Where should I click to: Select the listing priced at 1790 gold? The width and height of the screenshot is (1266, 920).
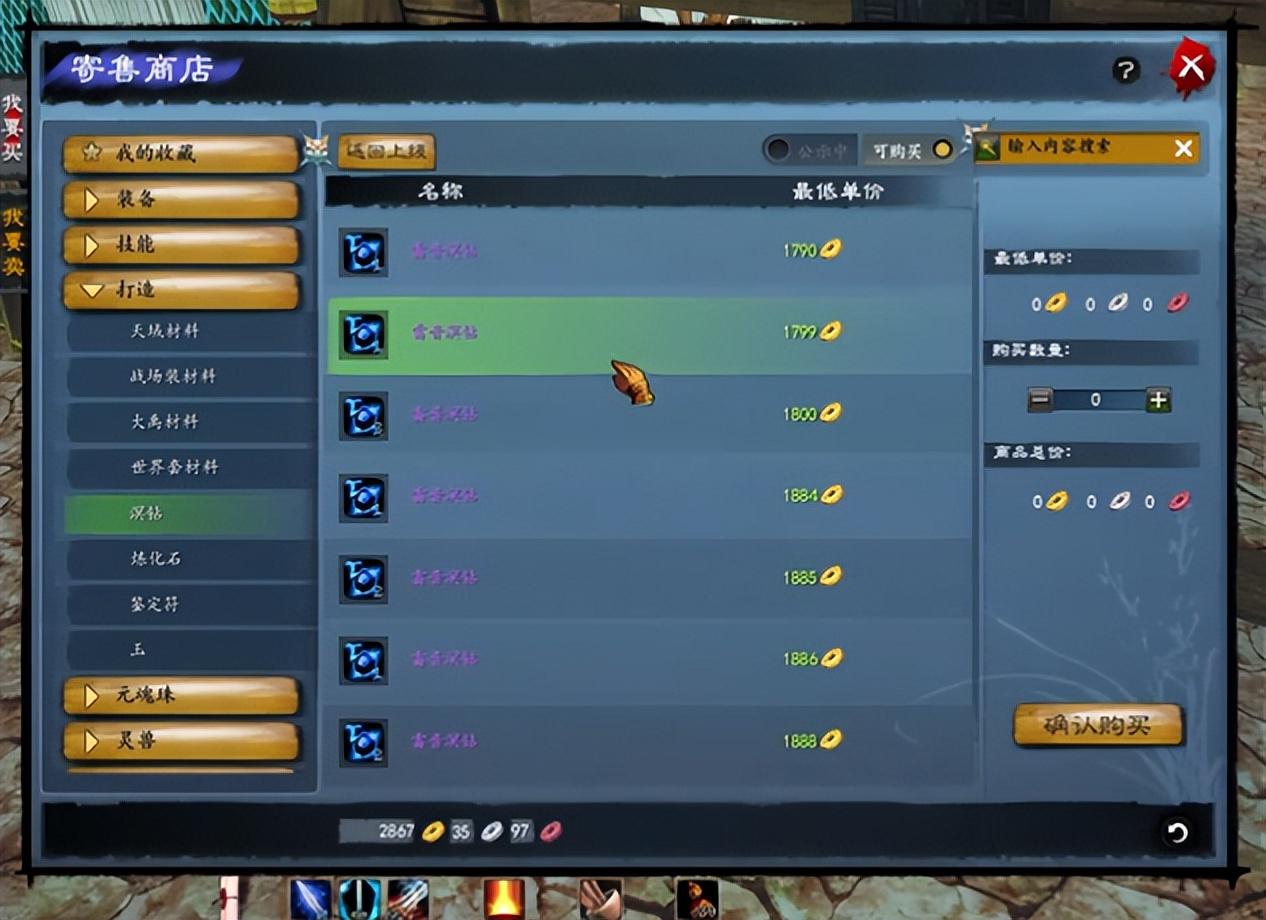(648, 250)
